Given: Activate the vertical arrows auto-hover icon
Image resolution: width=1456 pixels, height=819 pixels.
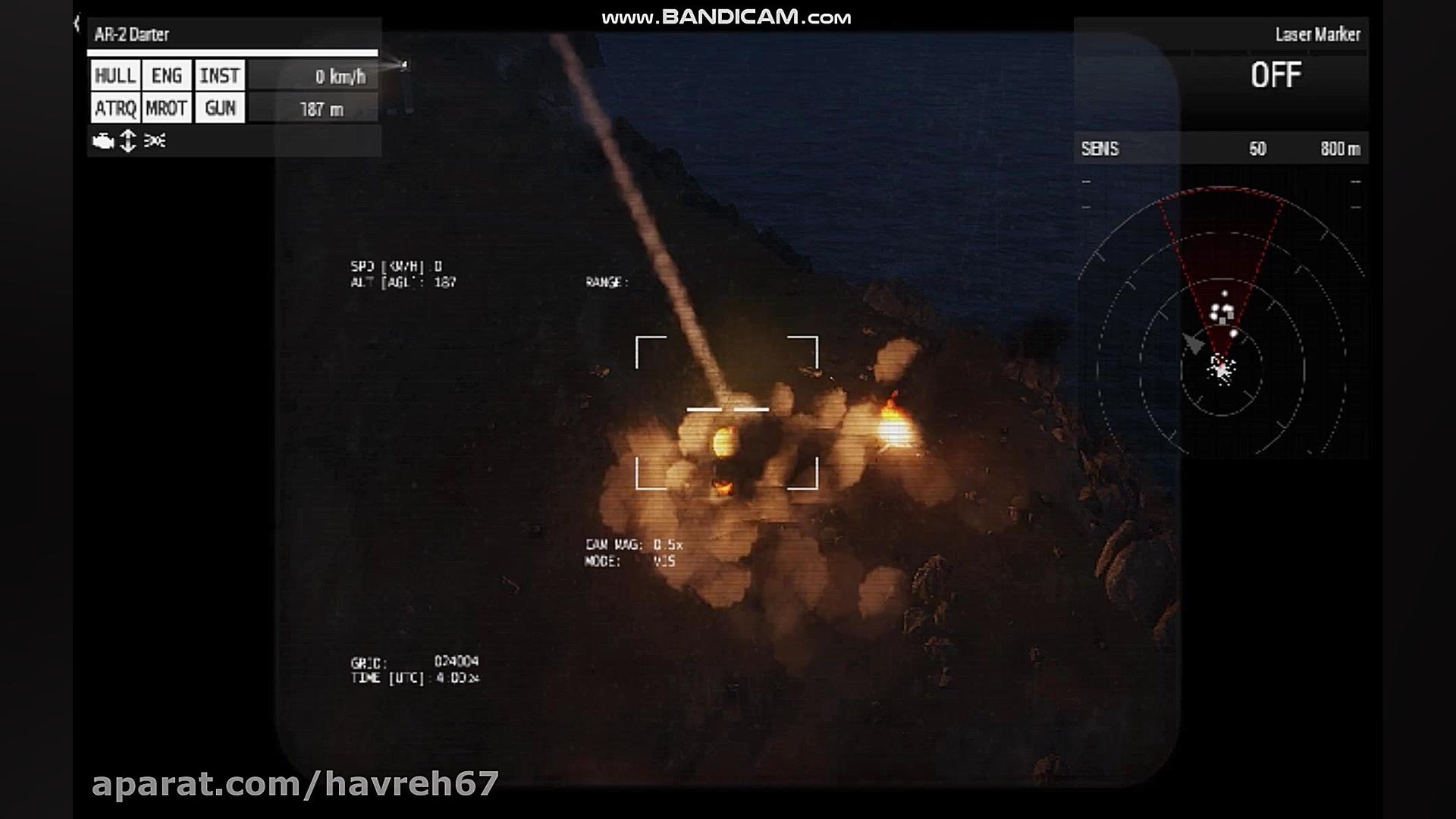Looking at the screenshot, I should (x=128, y=141).
